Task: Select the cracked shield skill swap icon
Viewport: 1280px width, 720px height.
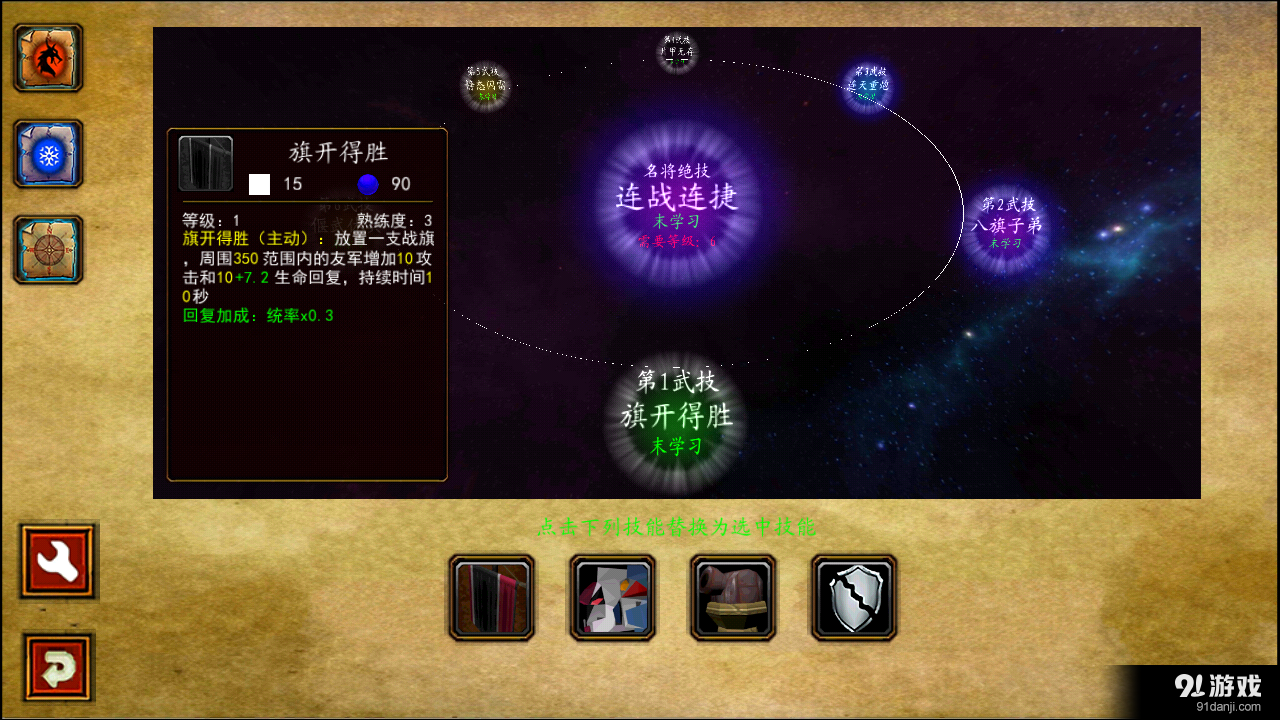Action: (852, 597)
